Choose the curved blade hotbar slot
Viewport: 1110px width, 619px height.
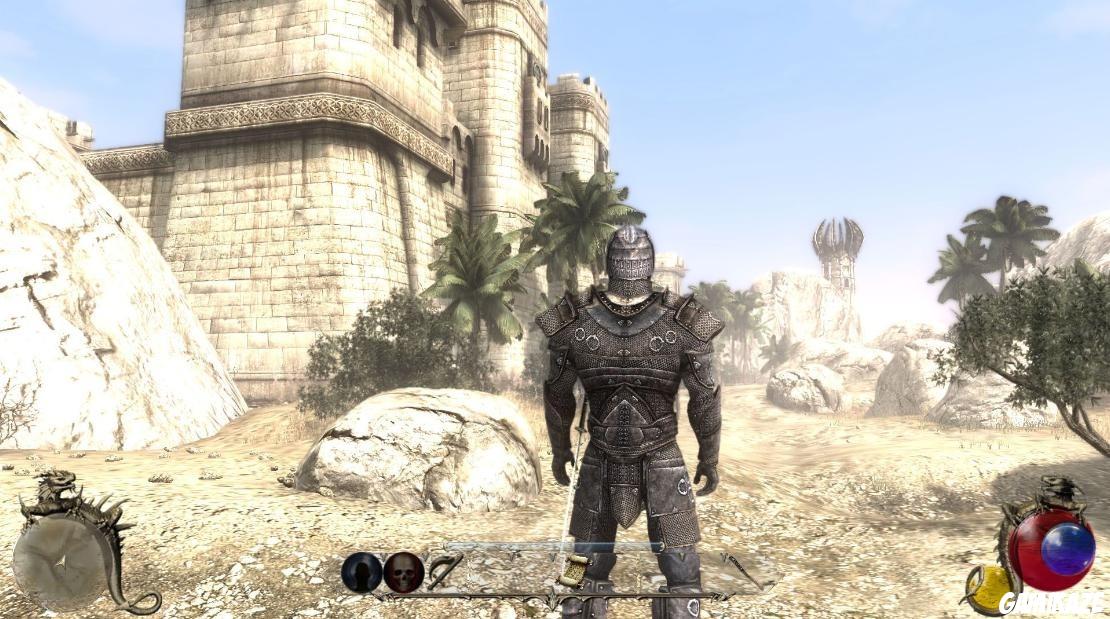tap(446, 572)
